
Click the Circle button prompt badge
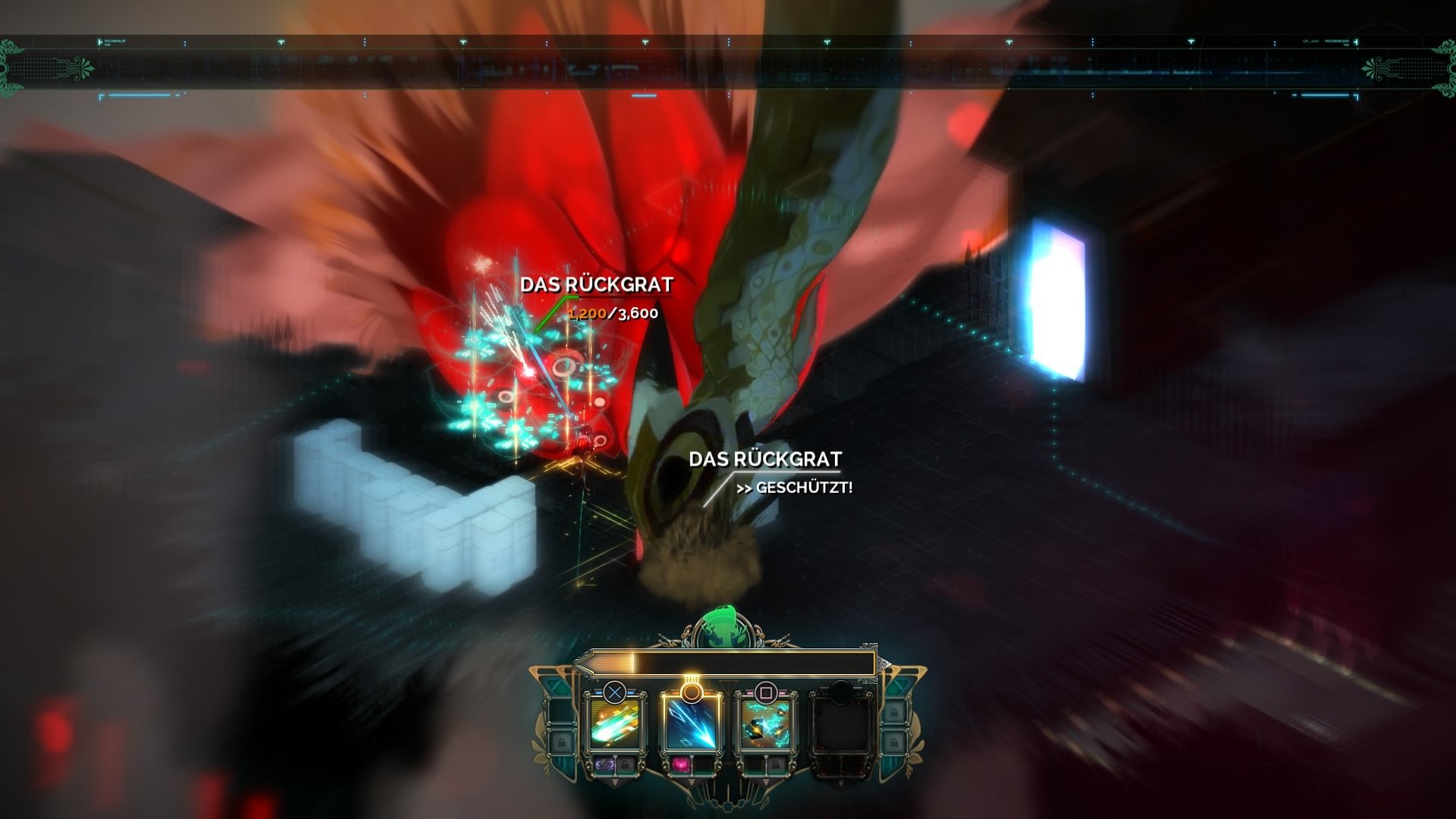pyautogui.click(x=691, y=692)
